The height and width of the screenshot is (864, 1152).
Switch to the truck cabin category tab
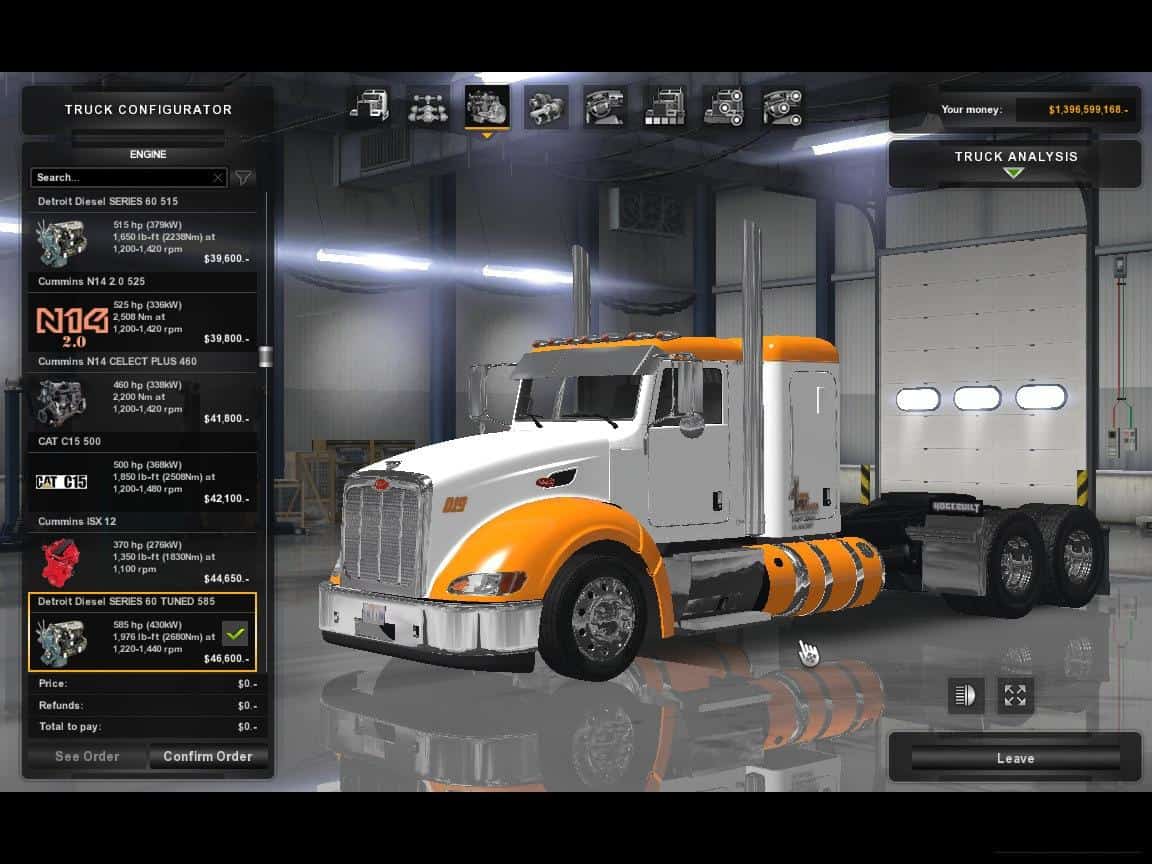[x=369, y=106]
